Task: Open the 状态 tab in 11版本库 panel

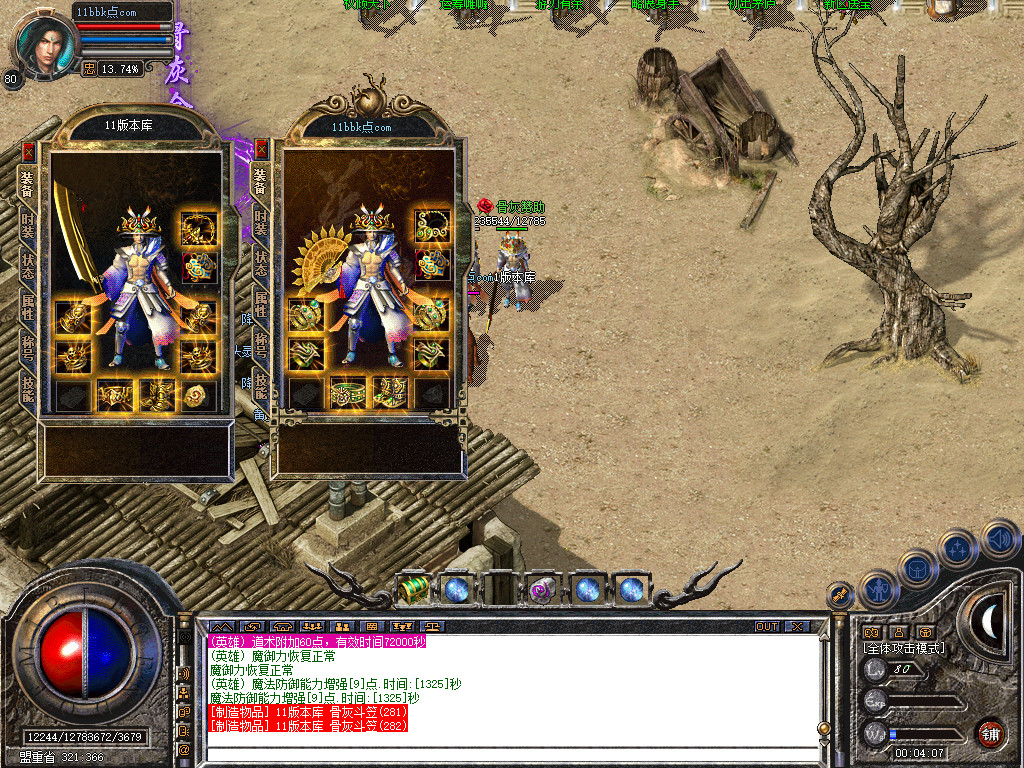Action: pyautogui.click(x=27, y=265)
